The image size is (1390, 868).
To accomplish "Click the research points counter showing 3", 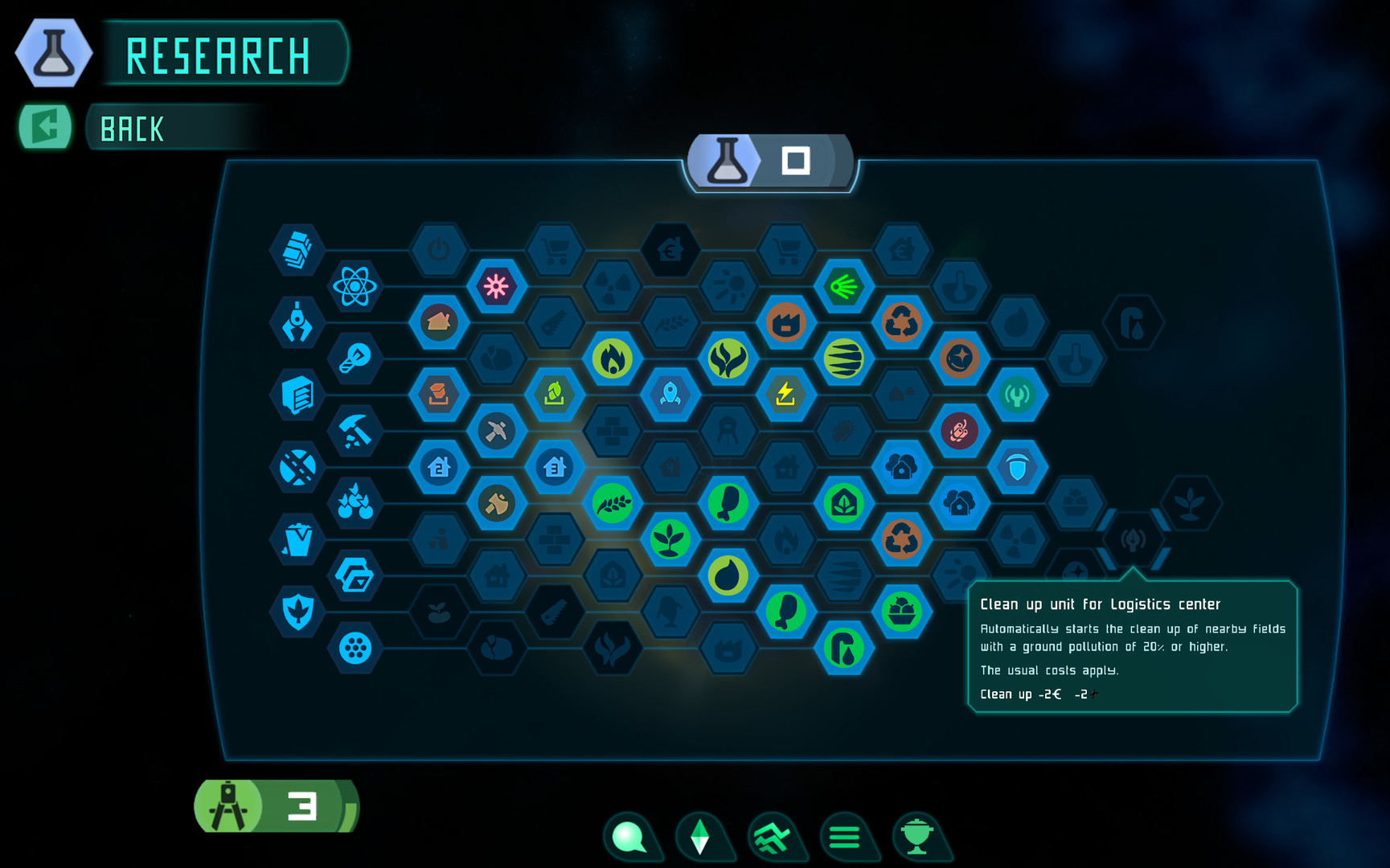I will (x=277, y=806).
